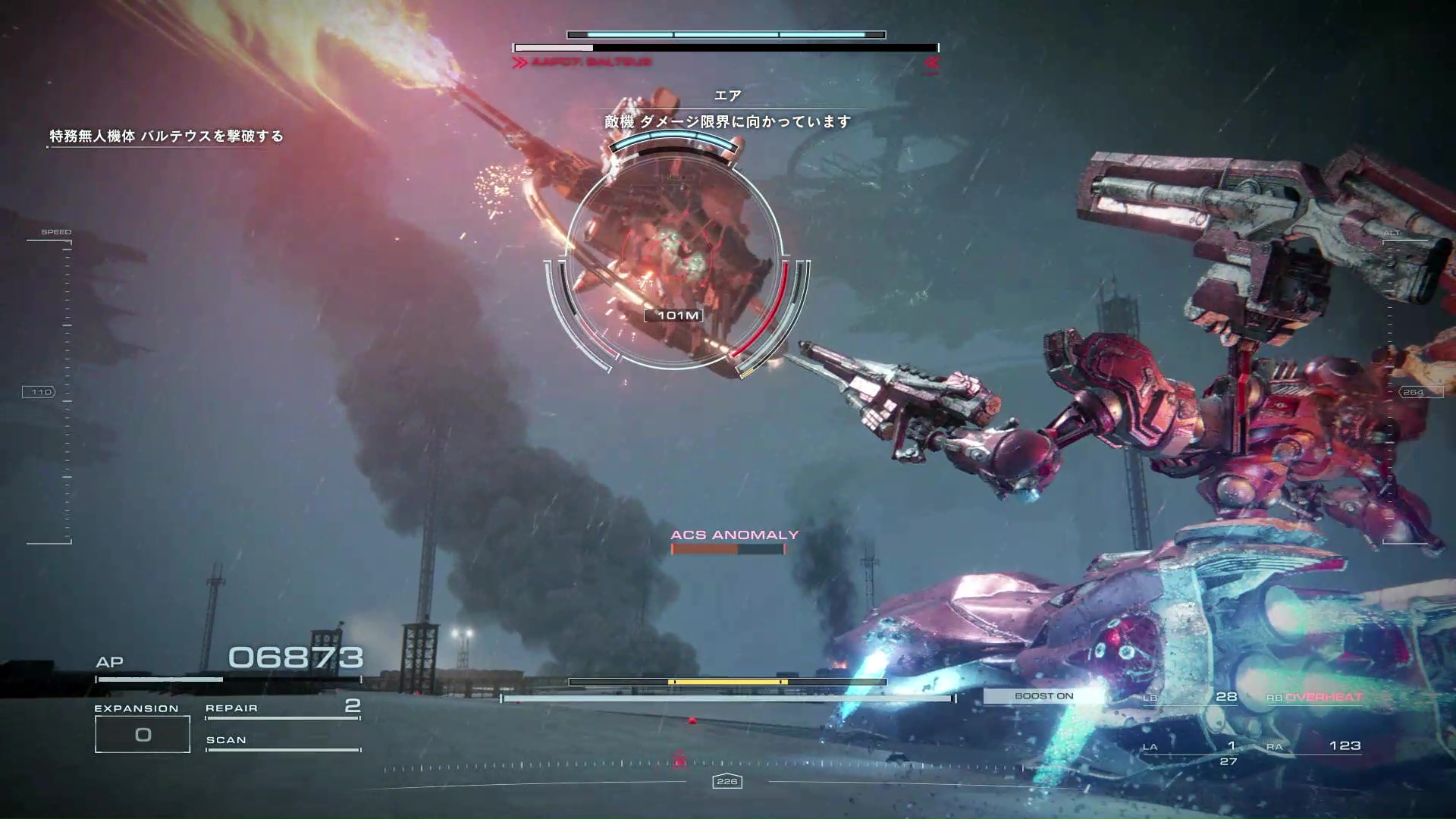Click the BOOST ON indicator
Viewport: 1456px width, 819px height.
tap(1043, 696)
